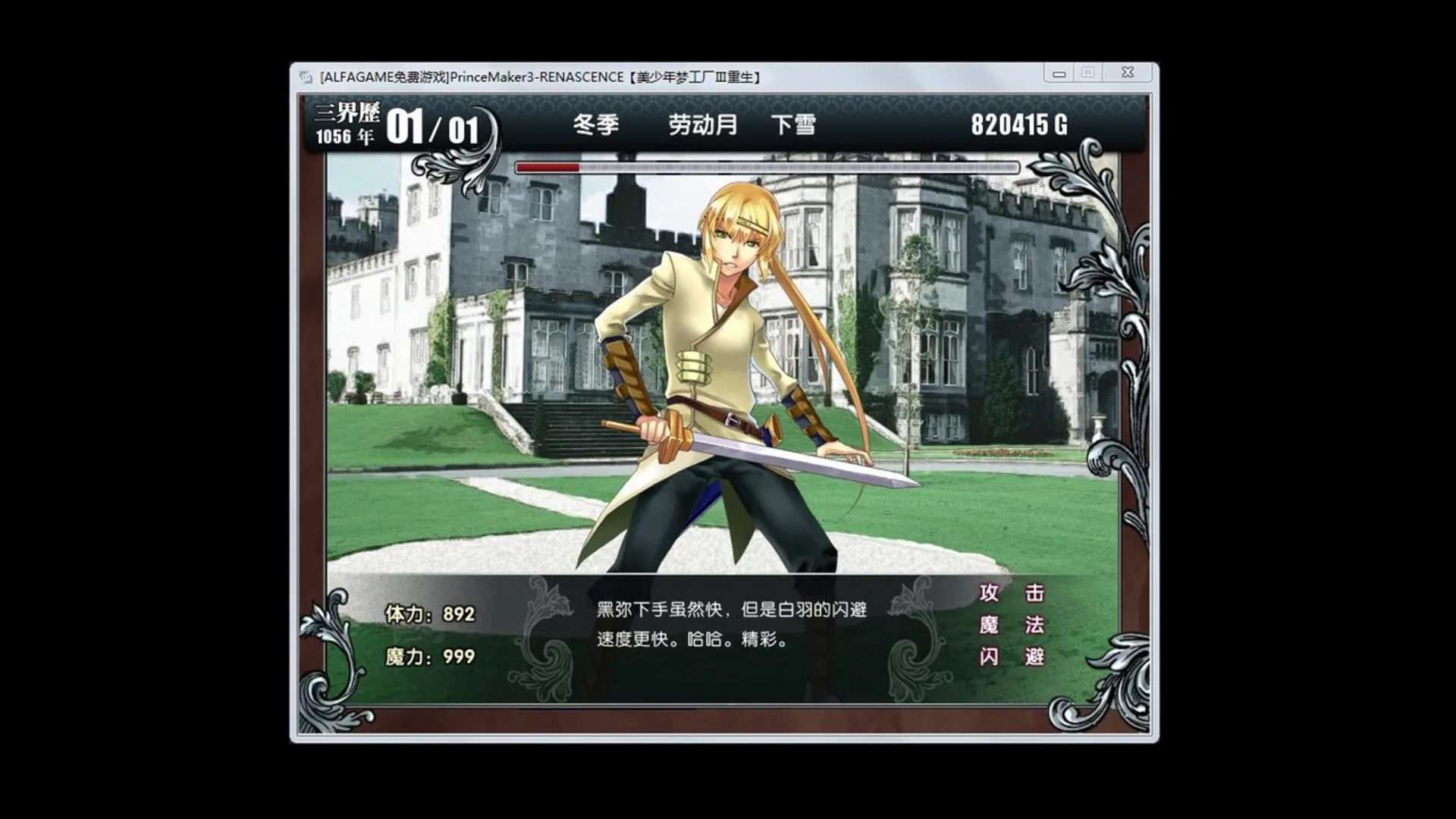Click the 劳动月 month indicator
The width and height of the screenshot is (1456, 819).
click(x=701, y=124)
